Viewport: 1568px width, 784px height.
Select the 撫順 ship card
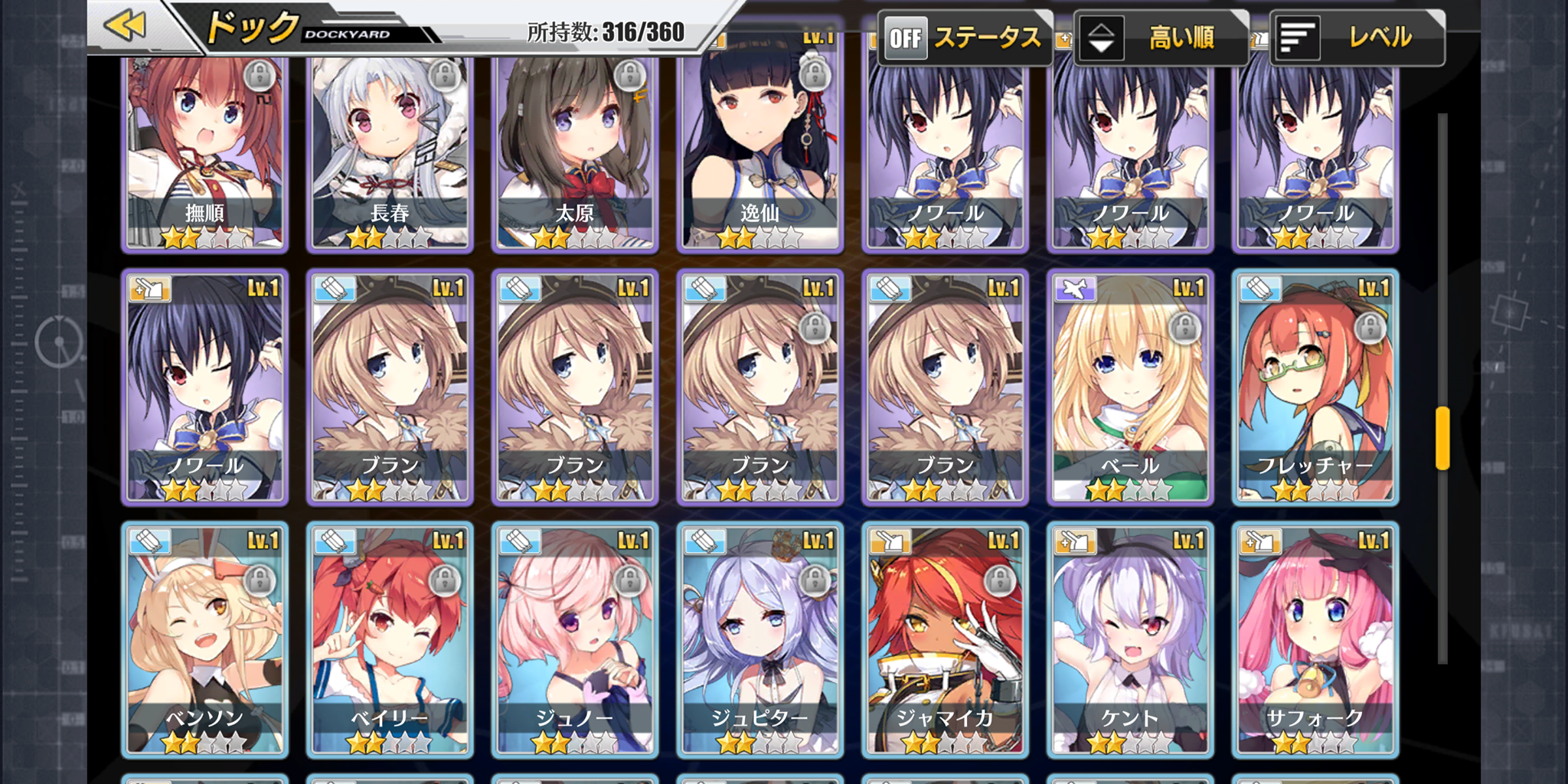(x=205, y=153)
